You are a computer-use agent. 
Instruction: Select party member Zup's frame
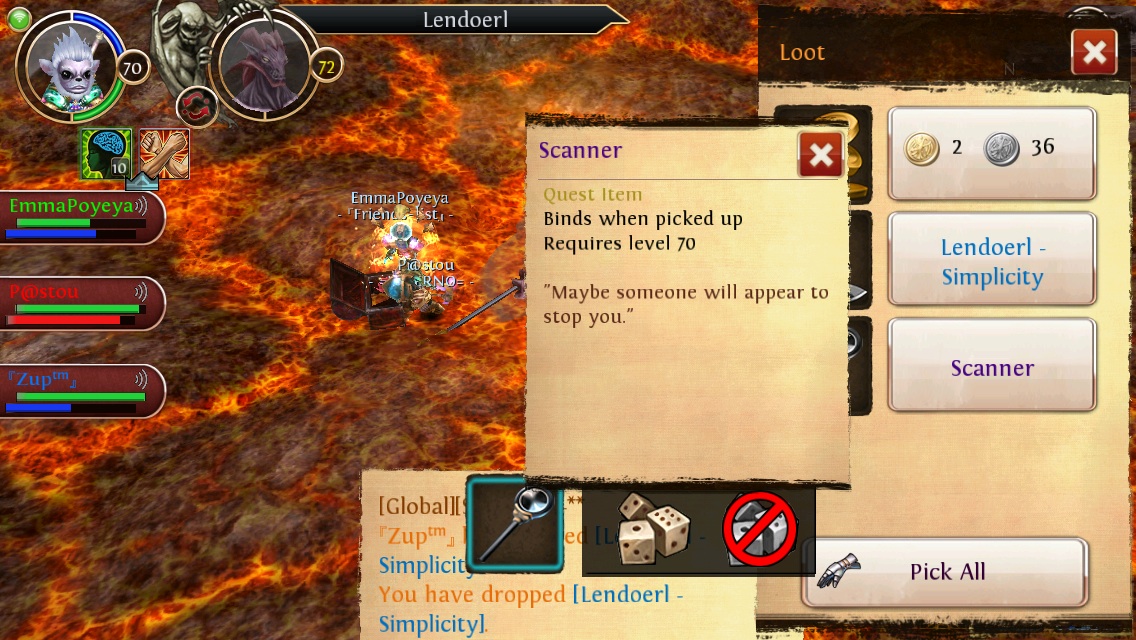[80, 390]
